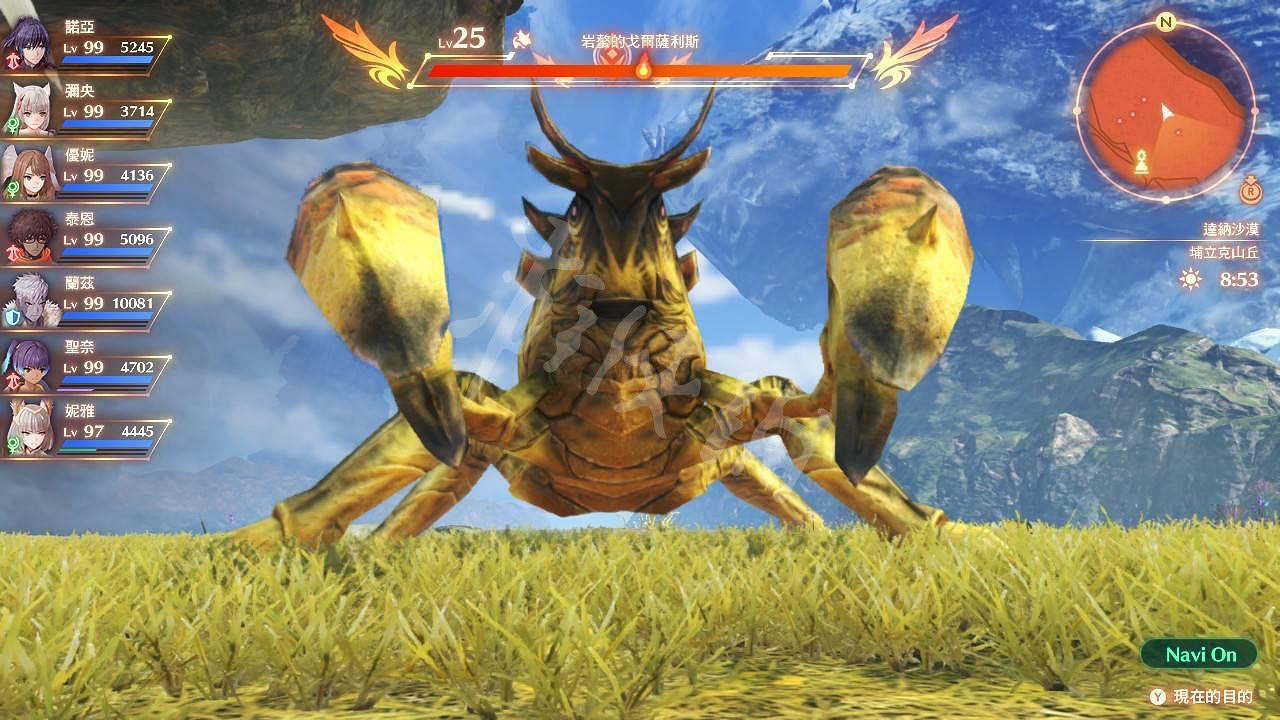Viewport: 1280px width, 720px height.
Task: Open the R pouch icon below the minimap
Action: click(1250, 190)
